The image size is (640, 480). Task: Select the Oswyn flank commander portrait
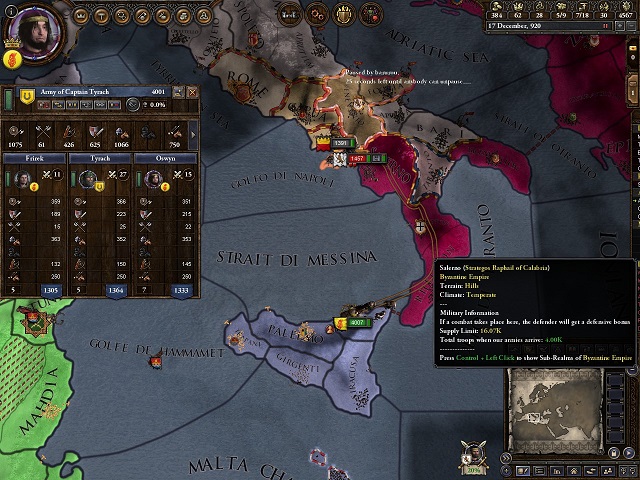click(x=155, y=179)
